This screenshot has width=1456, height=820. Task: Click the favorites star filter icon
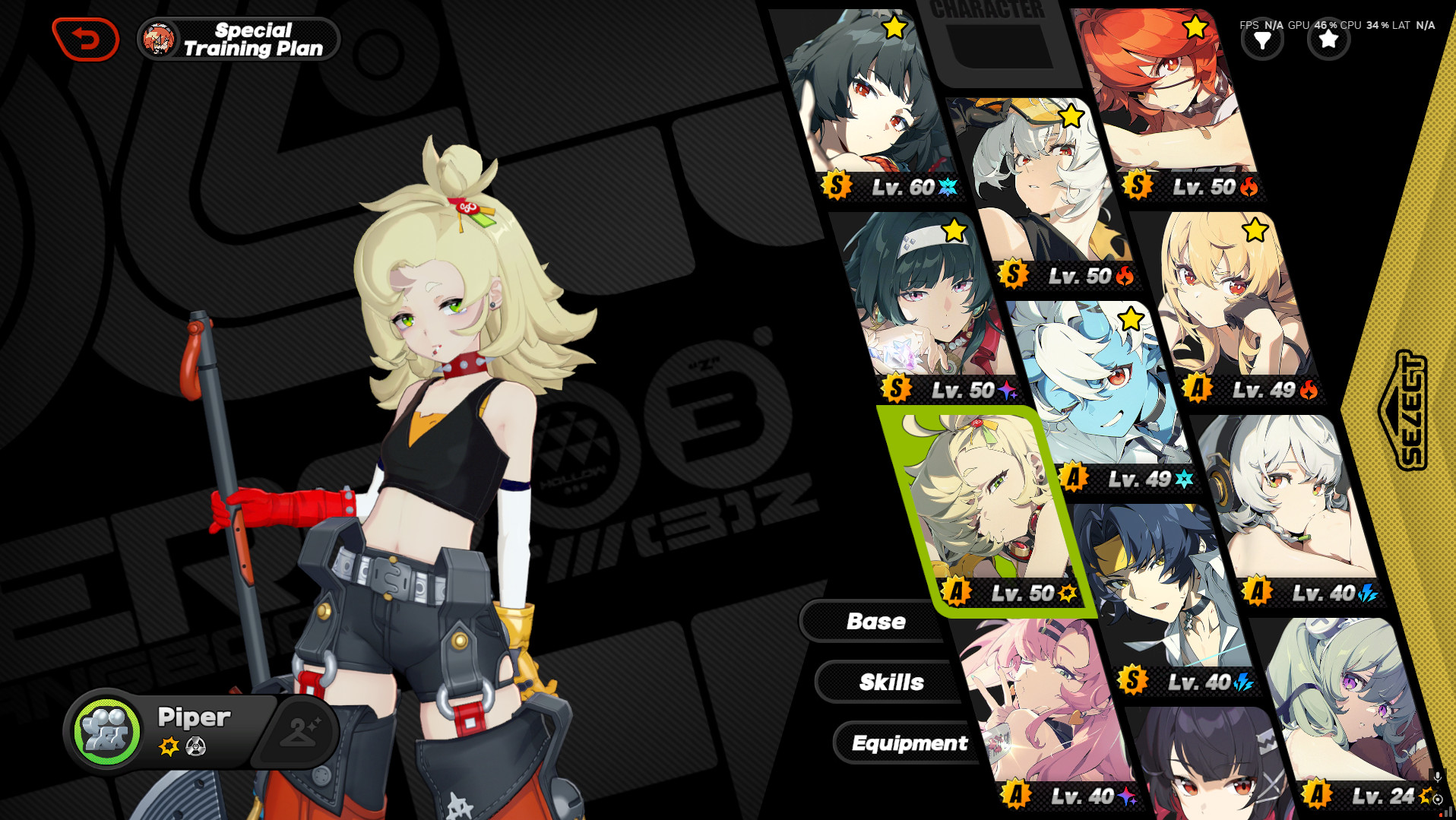click(x=1328, y=40)
